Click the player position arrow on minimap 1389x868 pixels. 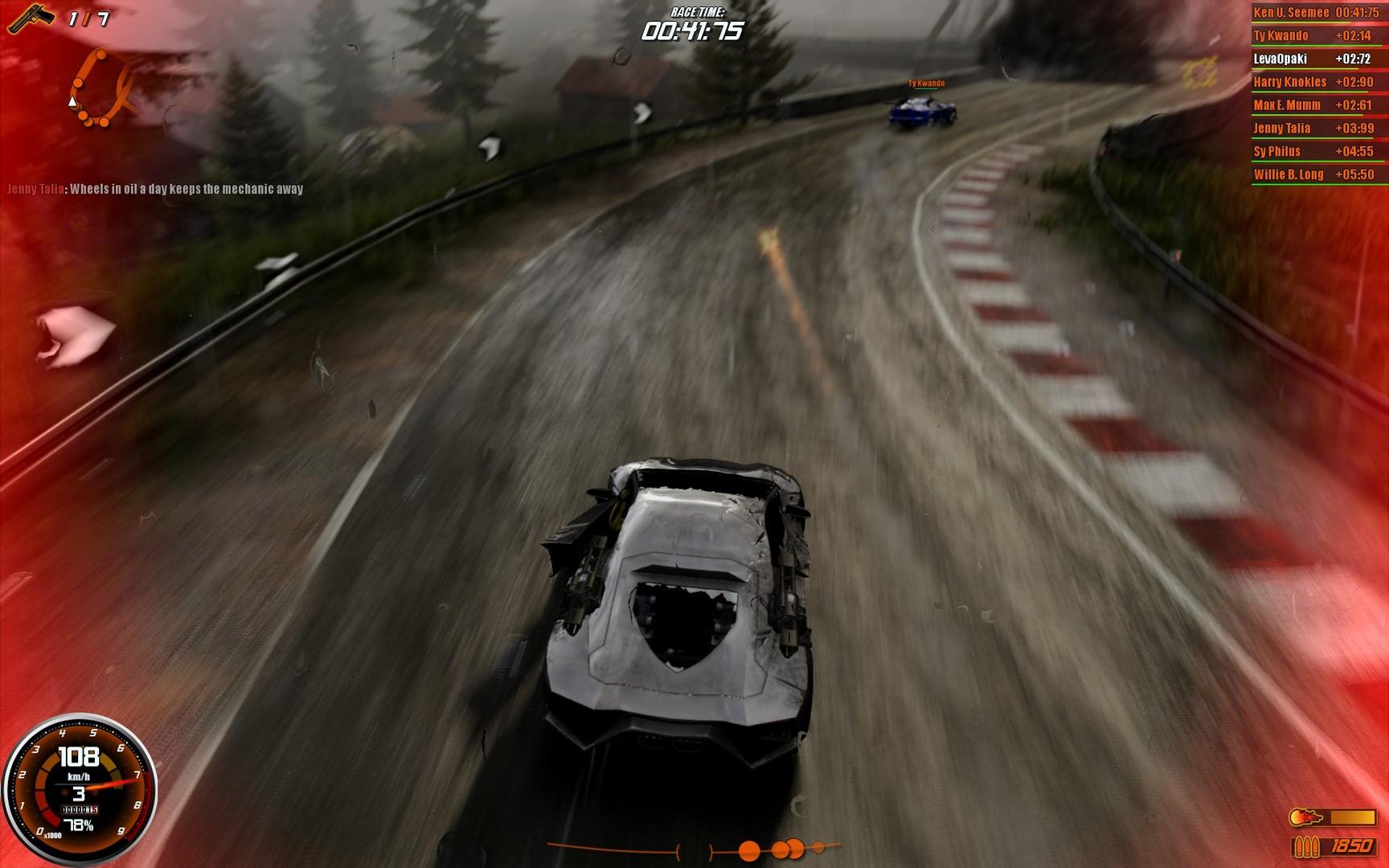[x=73, y=103]
